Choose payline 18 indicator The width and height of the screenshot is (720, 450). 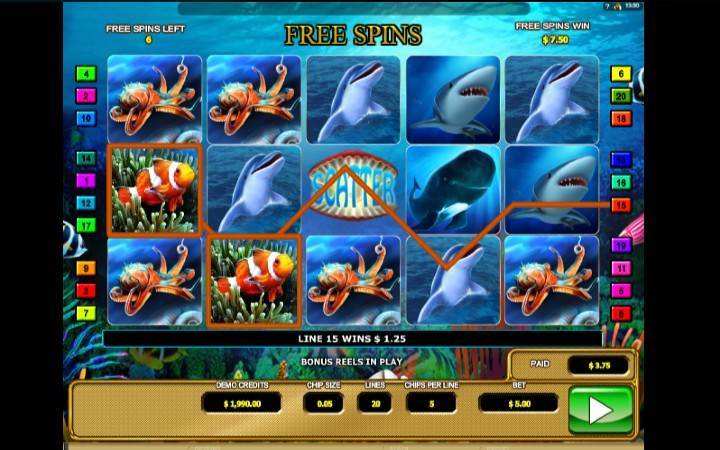(621, 118)
